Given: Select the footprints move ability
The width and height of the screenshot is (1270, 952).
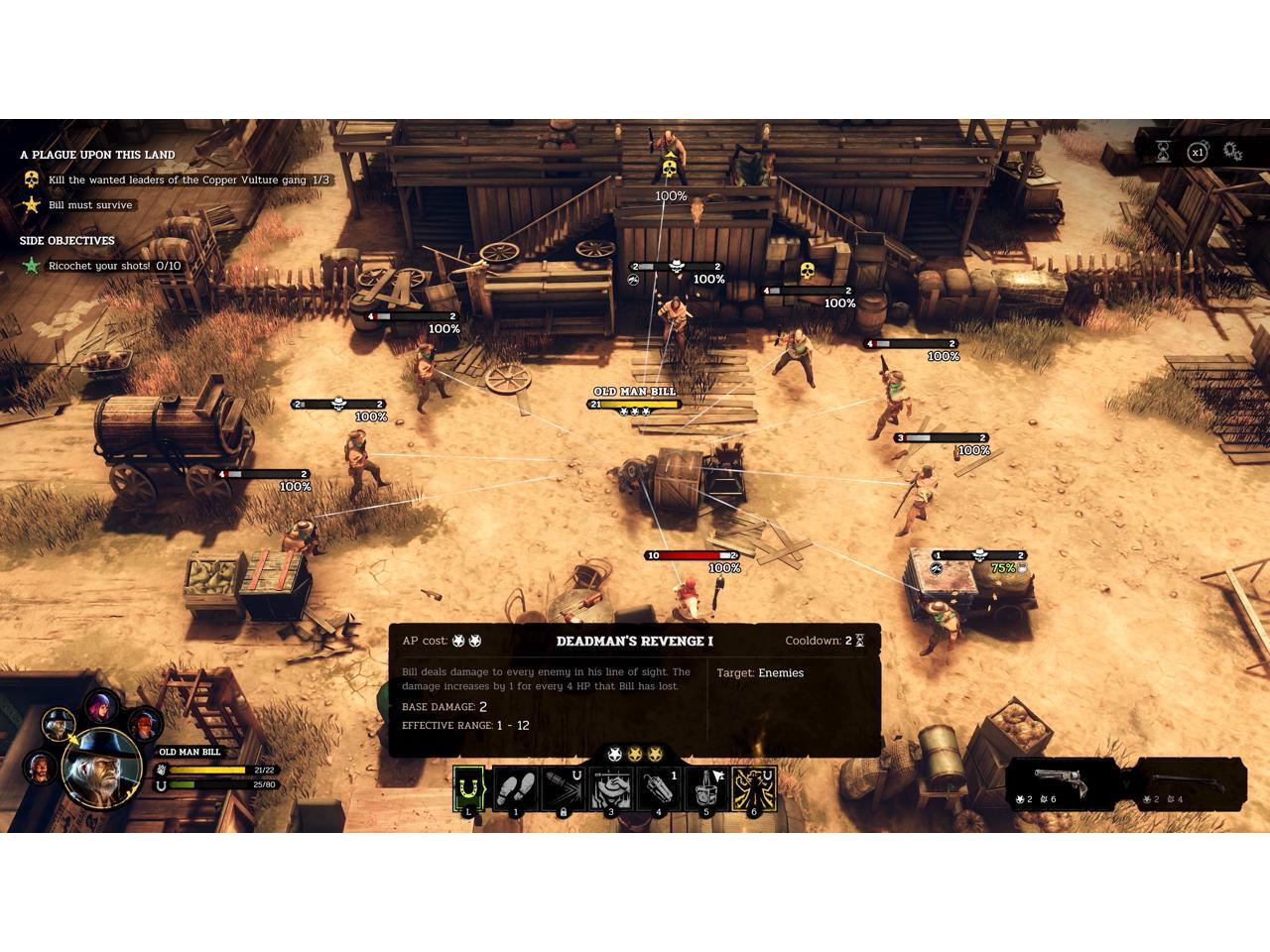Looking at the screenshot, I should (515, 789).
